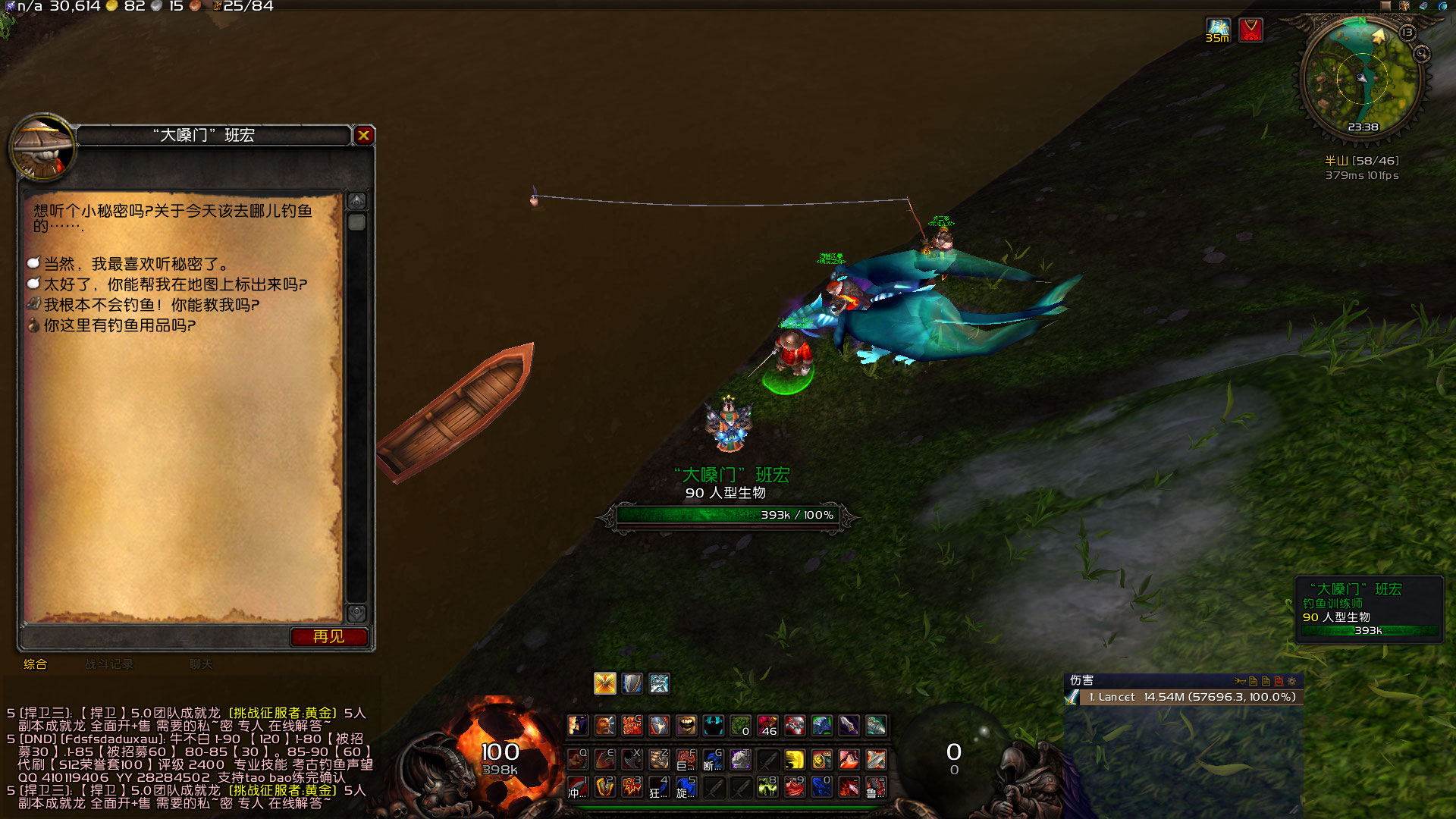Select the crossed swords battle stance
Screen dimensions: 1456x819
[604, 683]
